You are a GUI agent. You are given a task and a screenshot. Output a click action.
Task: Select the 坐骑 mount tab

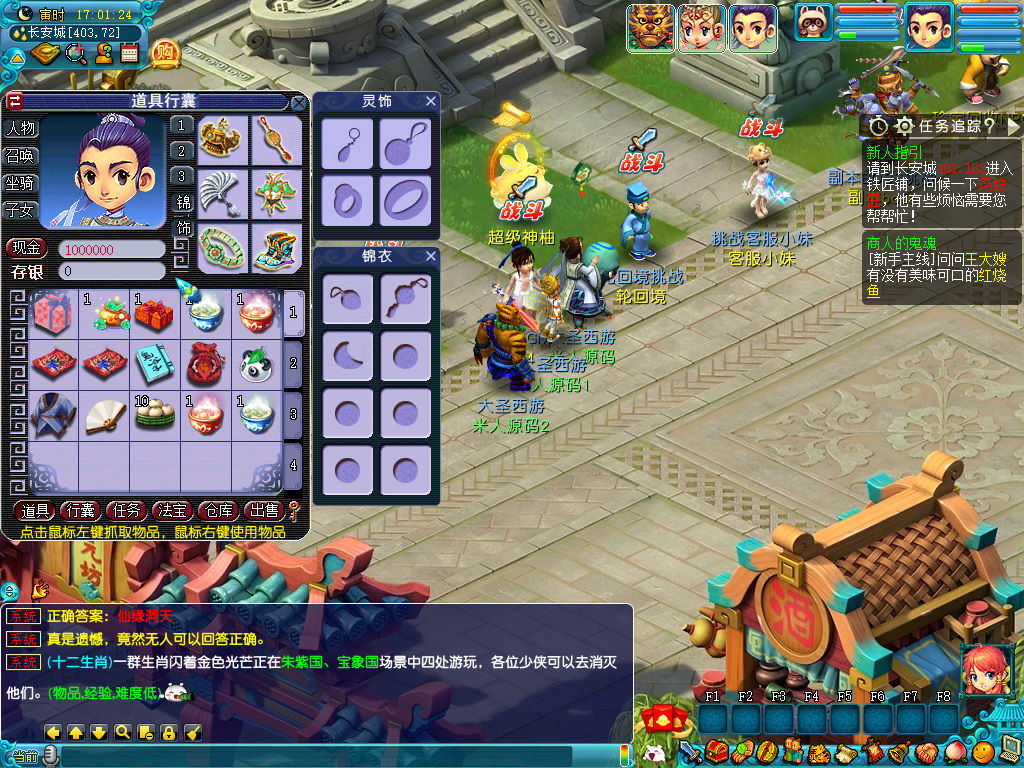coord(21,183)
